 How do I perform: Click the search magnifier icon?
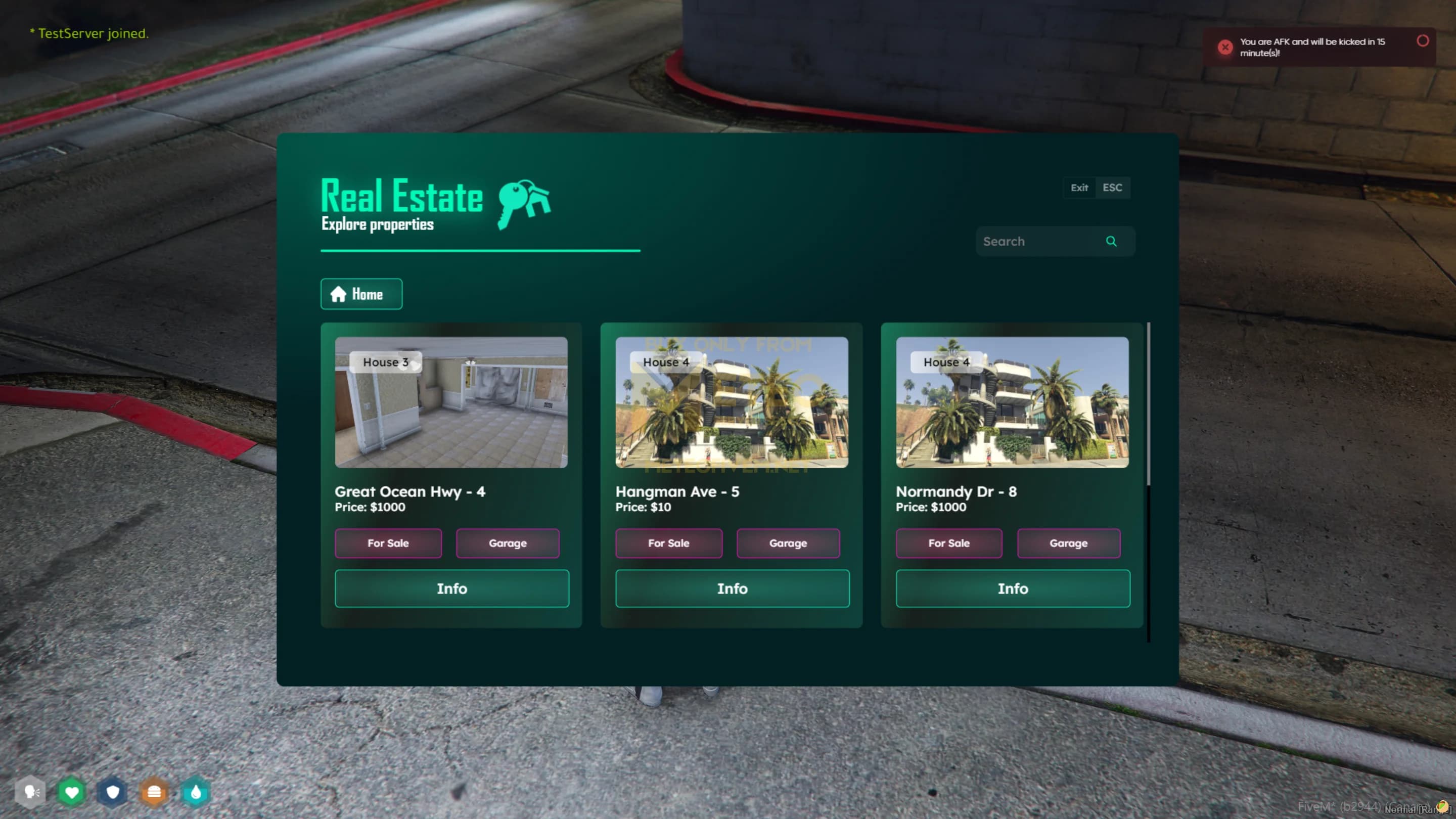pos(1111,241)
